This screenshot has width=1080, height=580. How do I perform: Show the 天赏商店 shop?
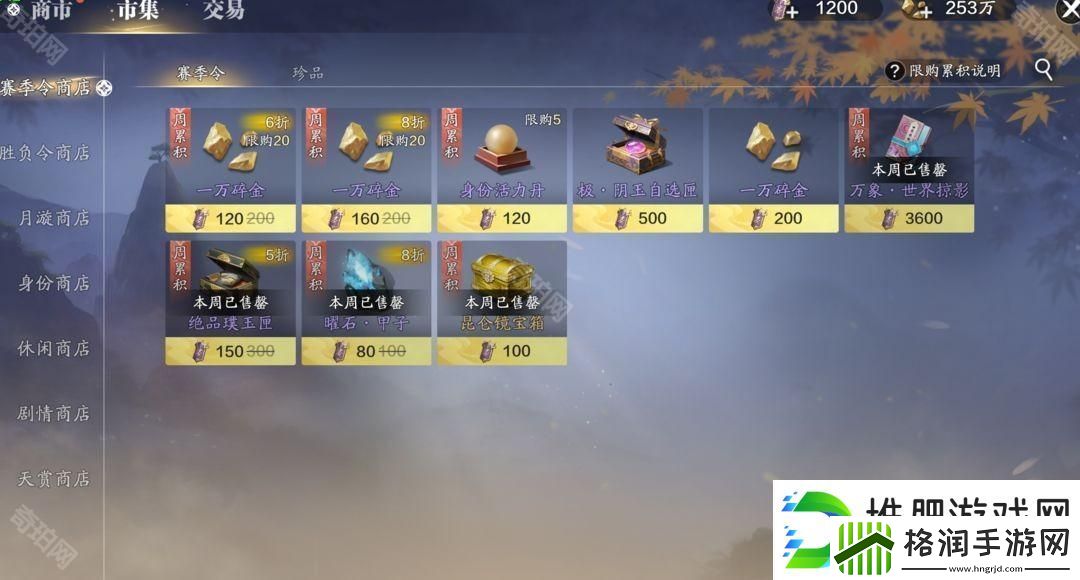click(x=53, y=478)
